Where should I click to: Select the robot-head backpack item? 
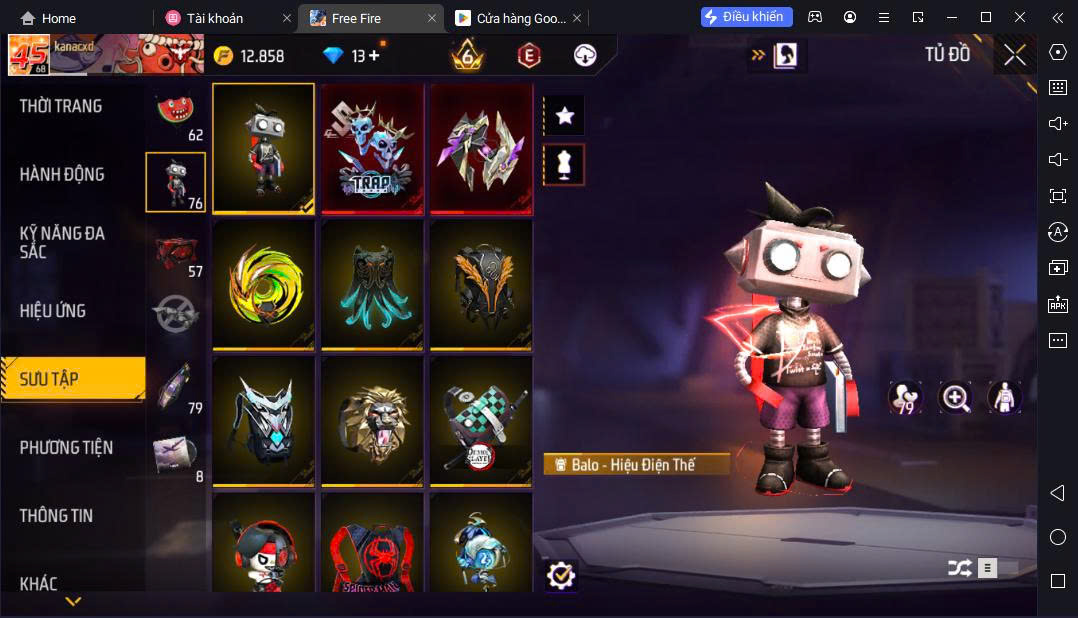coord(264,148)
